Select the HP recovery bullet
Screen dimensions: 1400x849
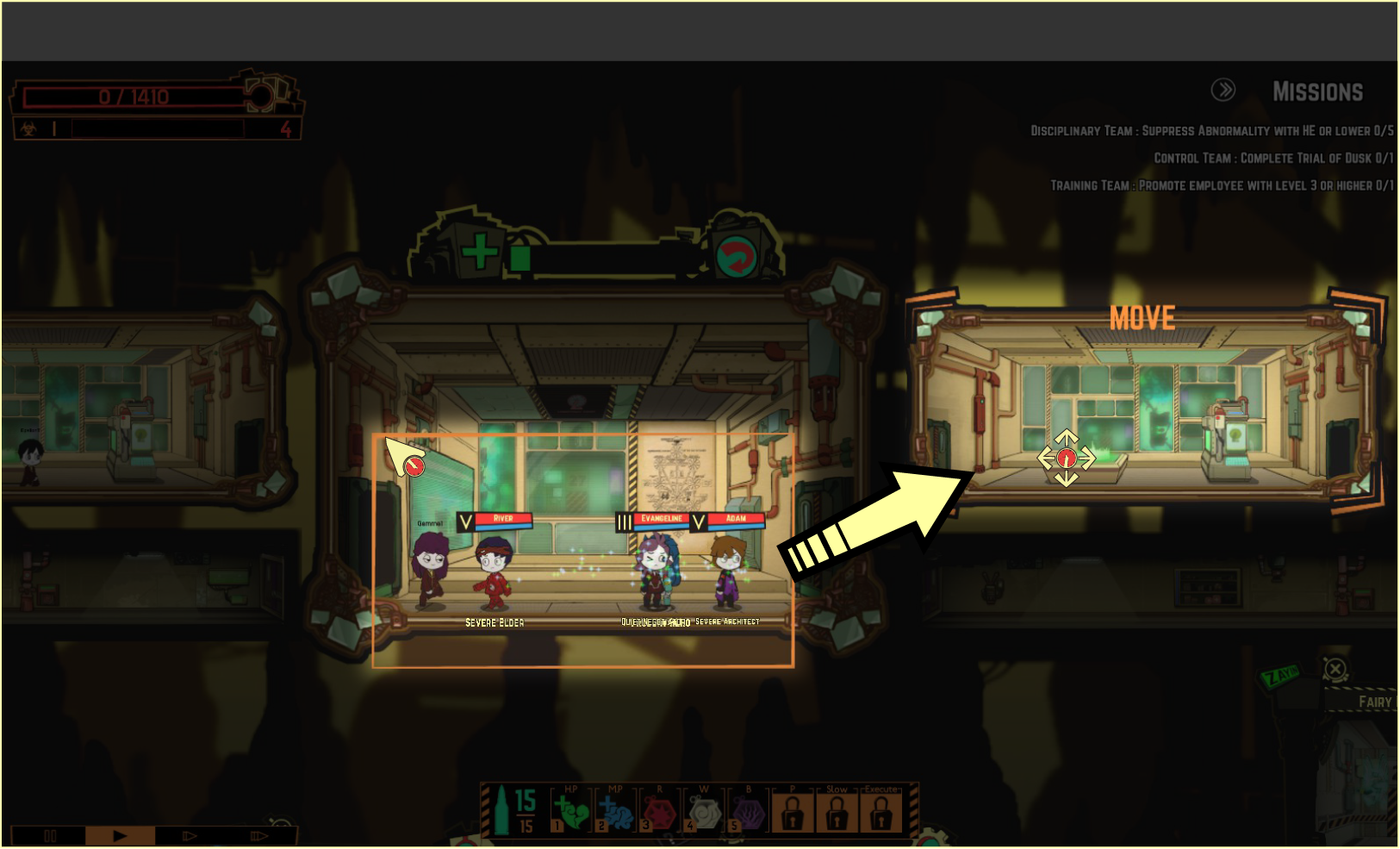point(570,812)
